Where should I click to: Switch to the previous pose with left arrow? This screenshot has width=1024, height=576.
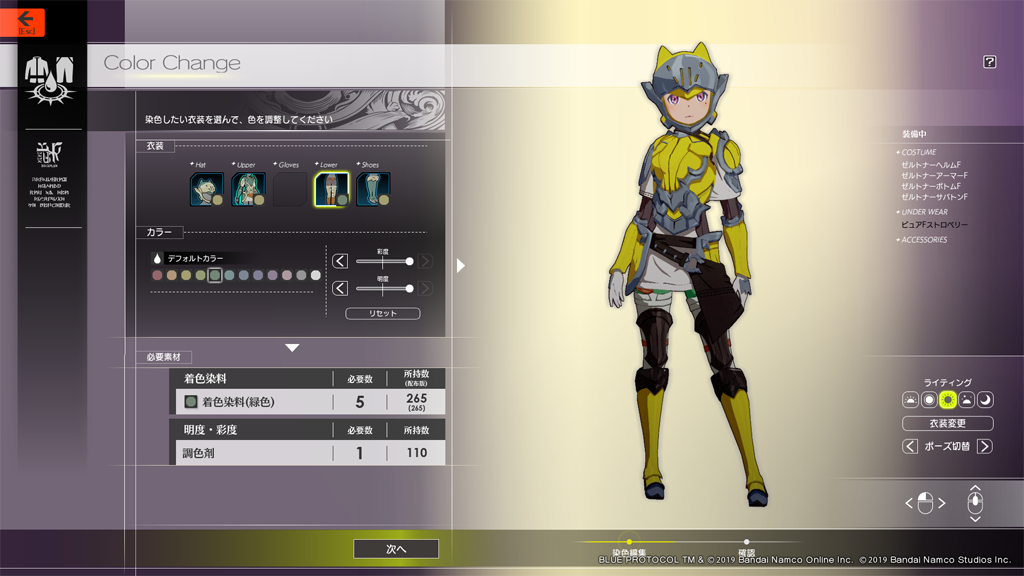click(910, 446)
